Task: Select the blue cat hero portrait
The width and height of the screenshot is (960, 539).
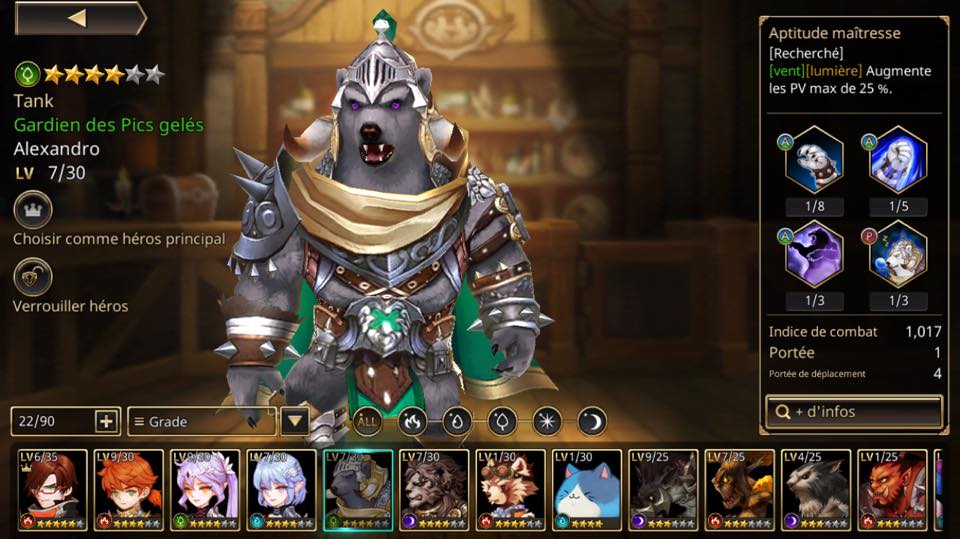Action: click(x=587, y=489)
